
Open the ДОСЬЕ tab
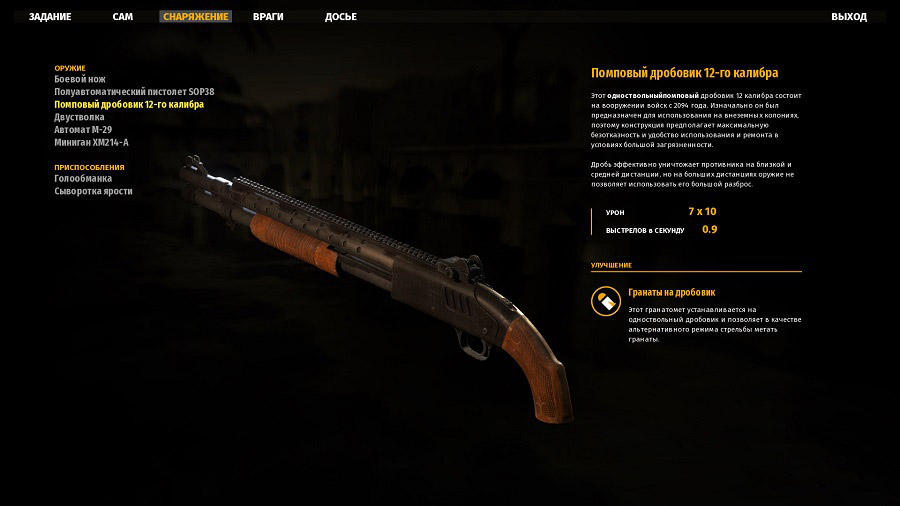(341, 17)
